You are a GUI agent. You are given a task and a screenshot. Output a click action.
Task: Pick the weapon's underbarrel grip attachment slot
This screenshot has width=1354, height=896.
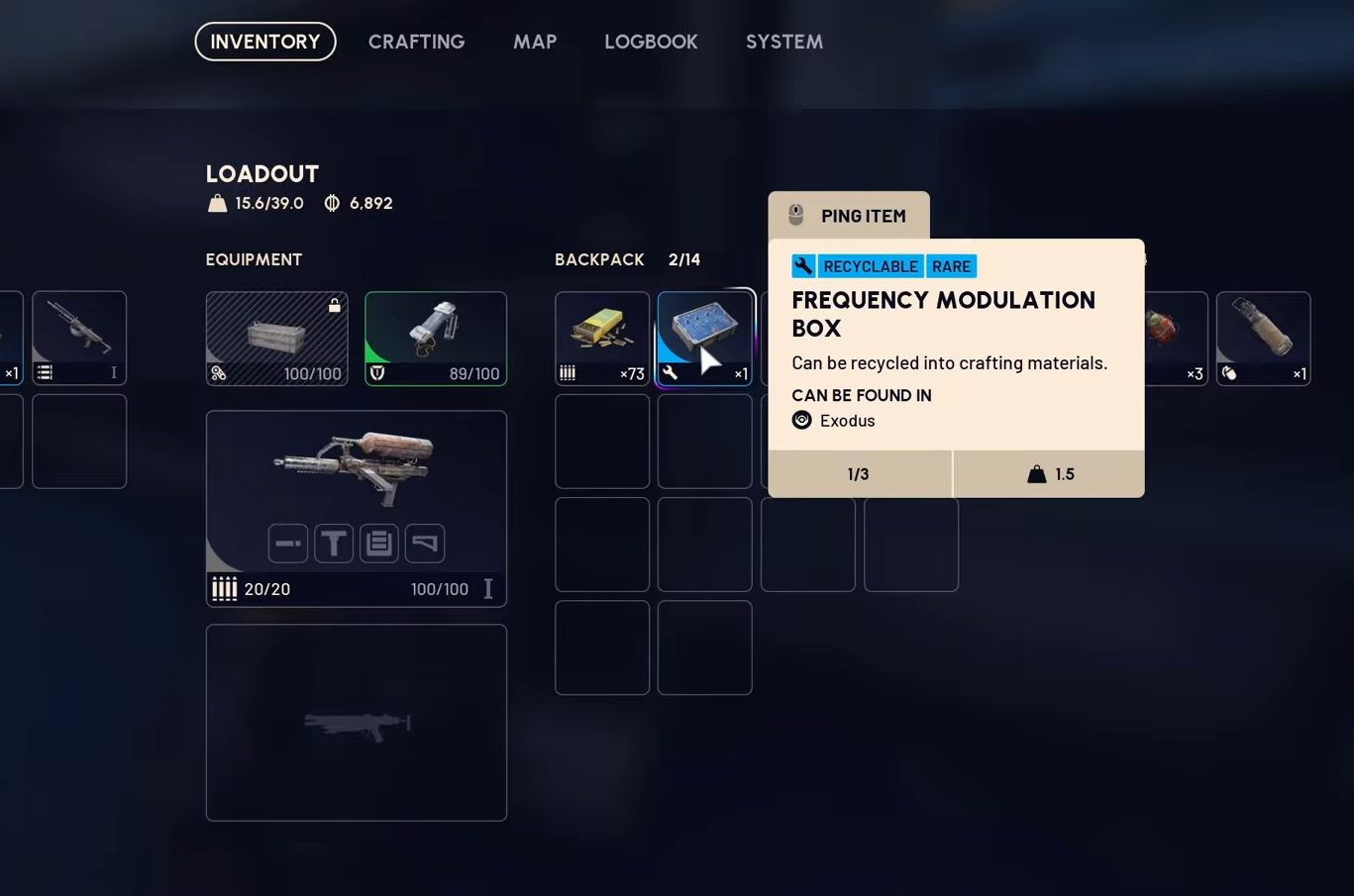[x=334, y=543]
